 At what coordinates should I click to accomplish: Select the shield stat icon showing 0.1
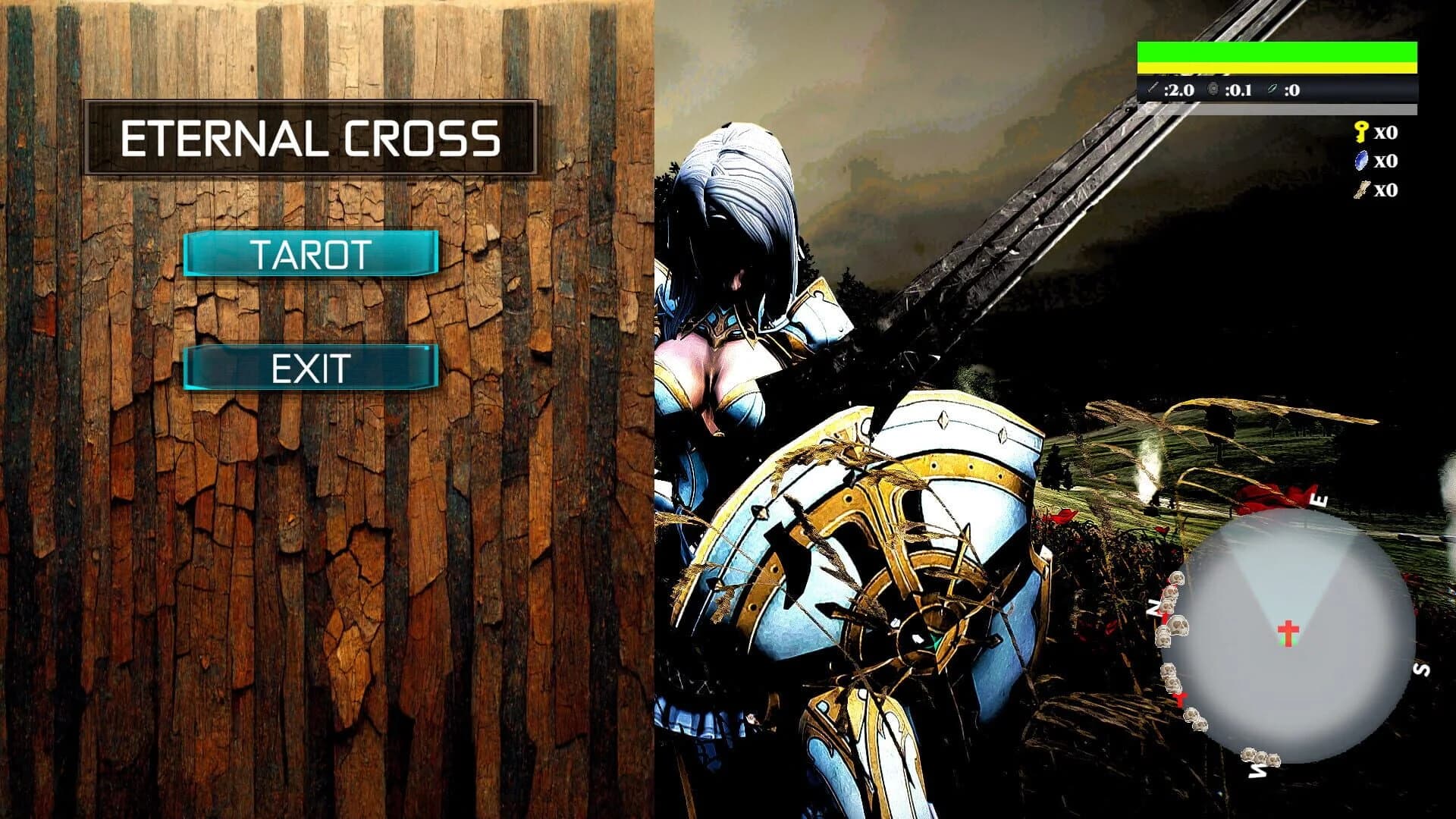[1213, 89]
